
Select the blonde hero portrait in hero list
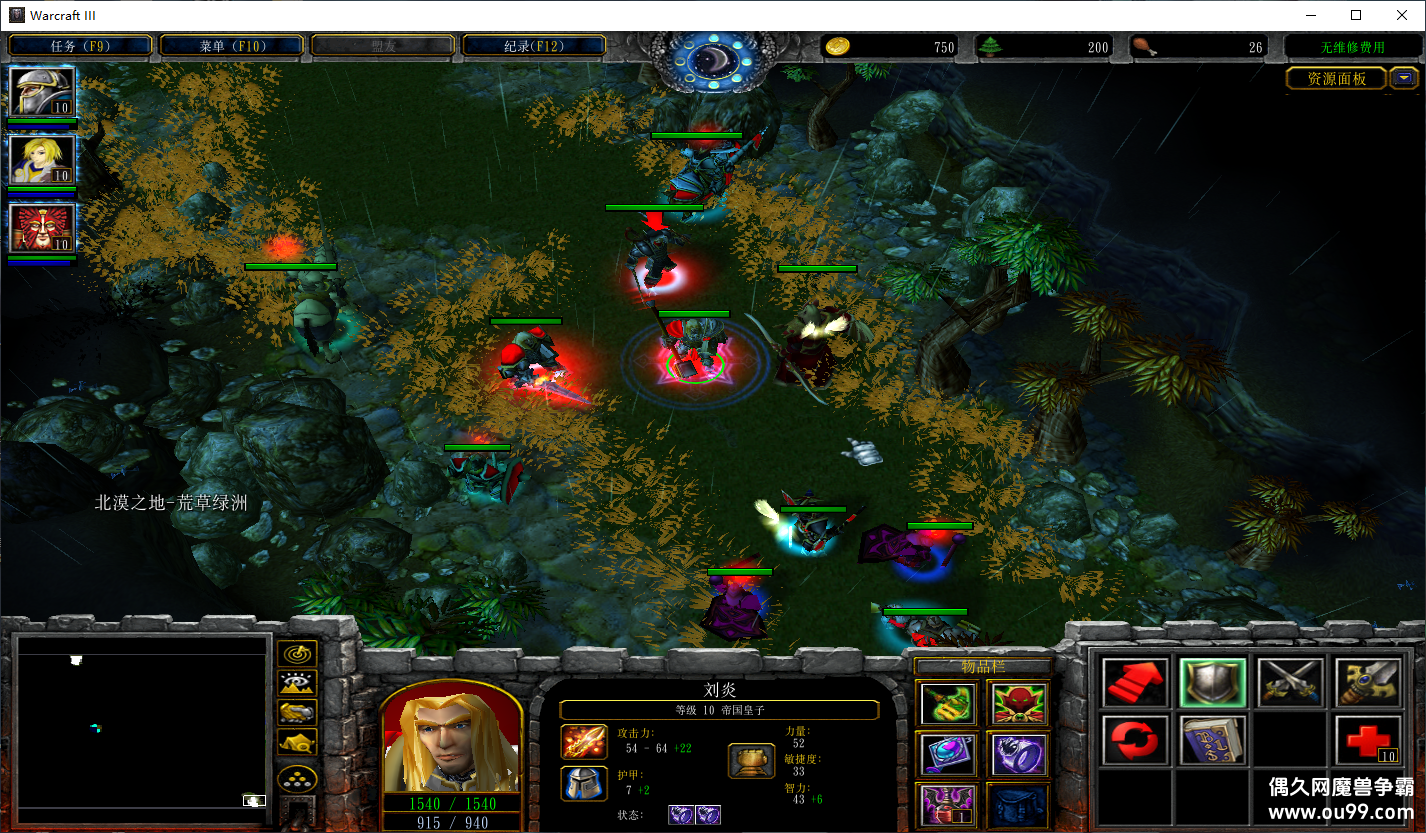42,160
